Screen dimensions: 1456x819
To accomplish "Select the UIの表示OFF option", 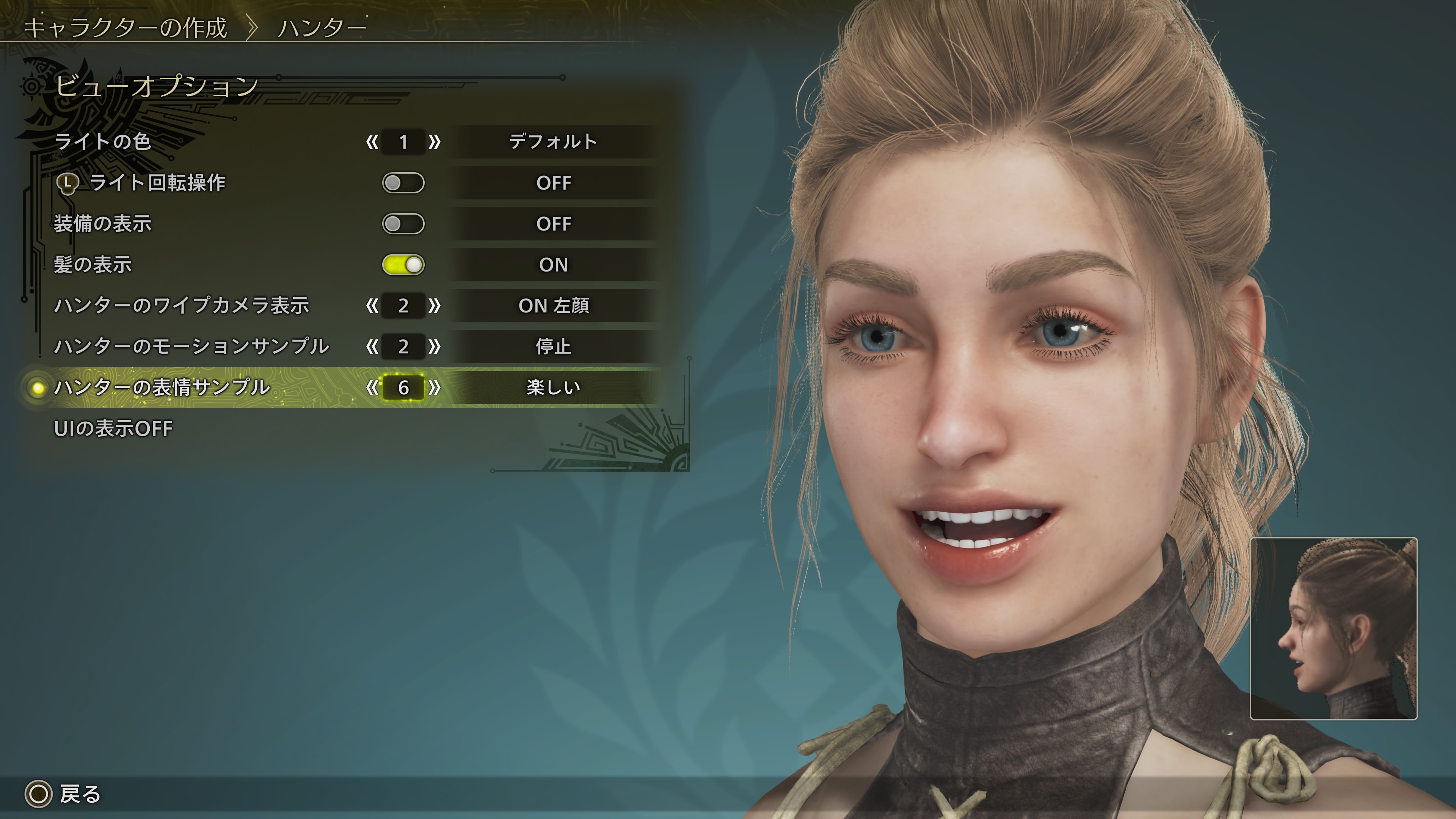I will pos(113,428).
